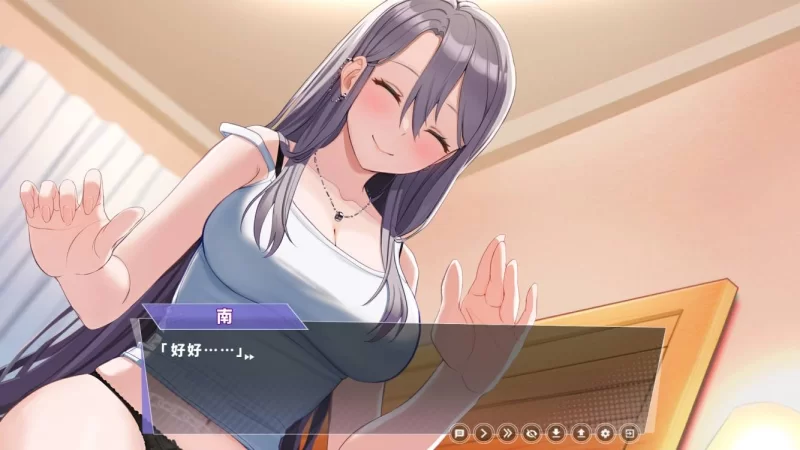This screenshot has width=800, height=450.
Task: Activate skip with the double arrow icon
Action: point(508,433)
